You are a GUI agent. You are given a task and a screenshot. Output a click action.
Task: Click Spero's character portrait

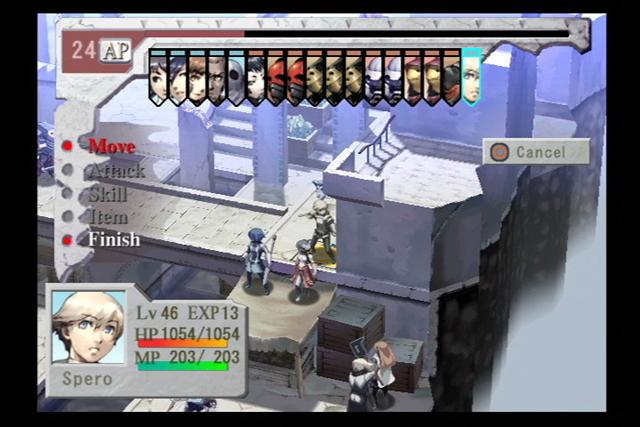click(x=88, y=328)
